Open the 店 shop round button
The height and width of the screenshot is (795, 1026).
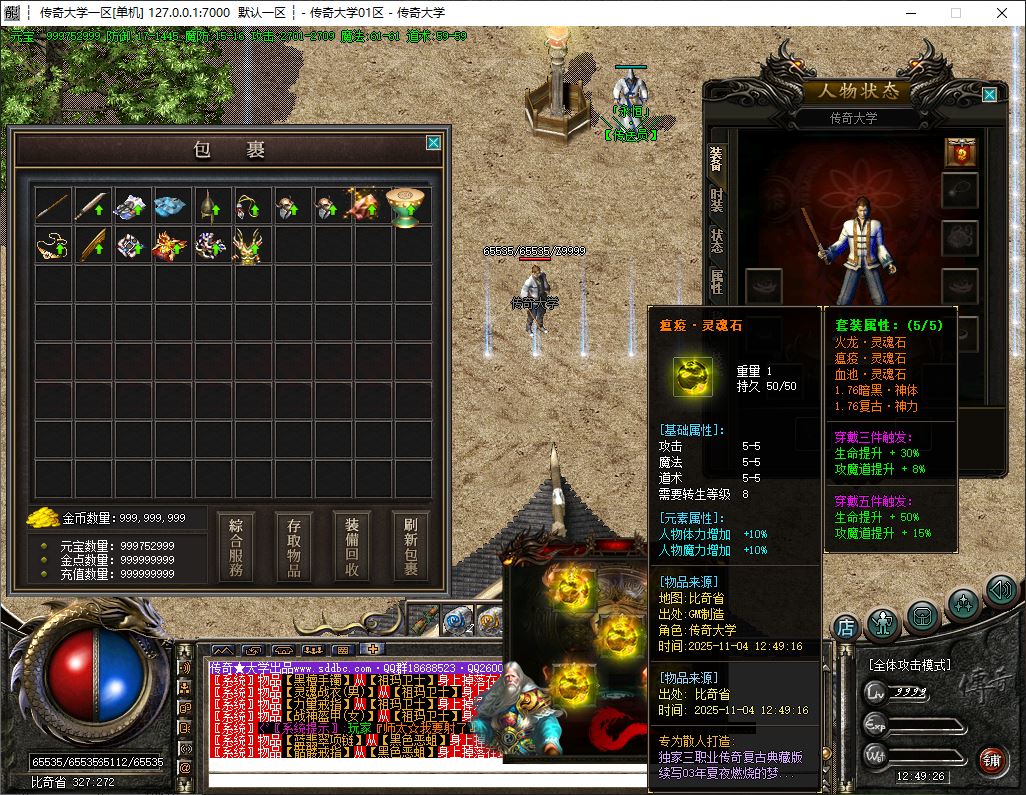pyautogui.click(x=846, y=628)
